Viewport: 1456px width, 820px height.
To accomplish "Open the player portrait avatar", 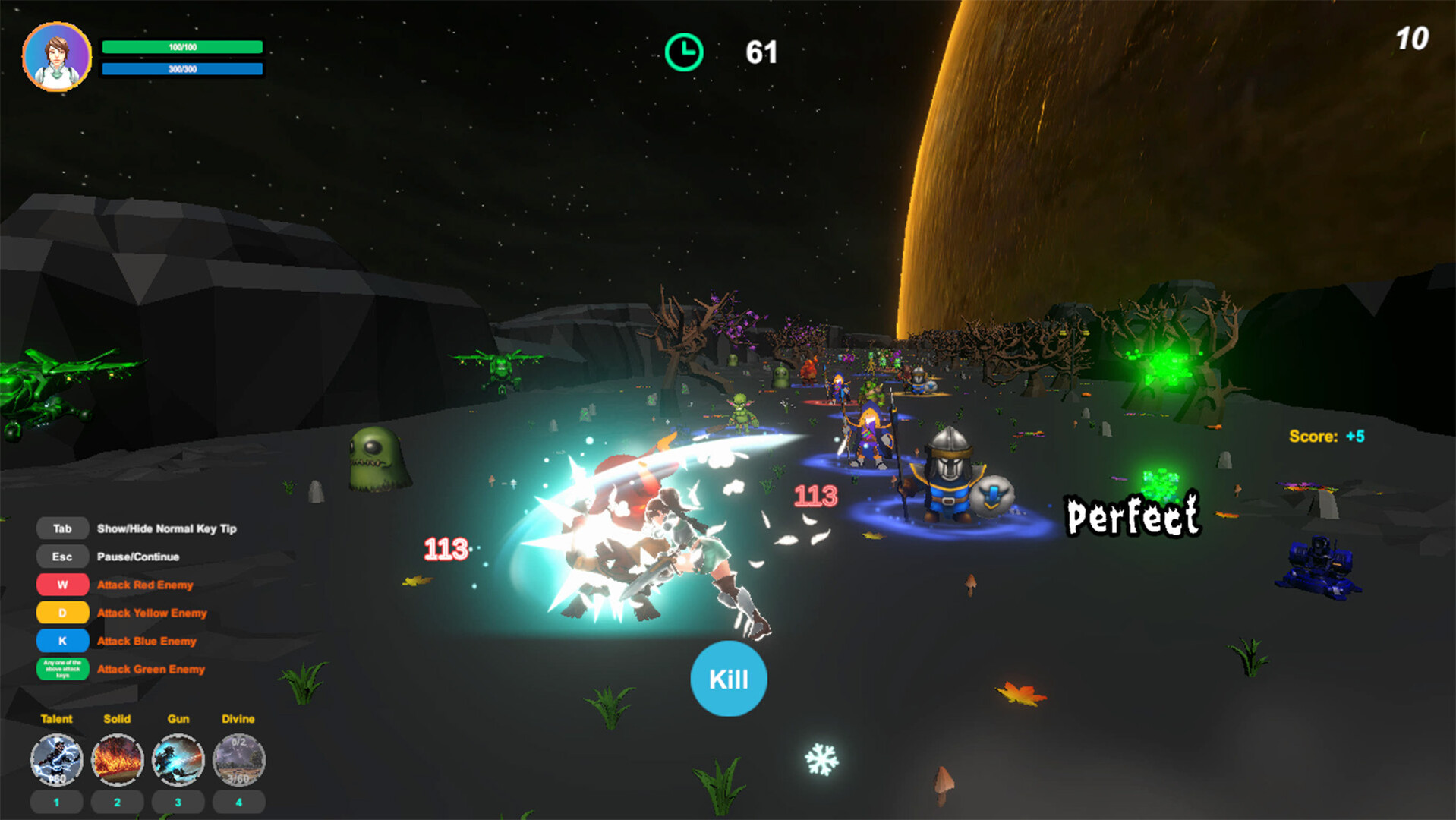I will pyautogui.click(x=57, y=57).
